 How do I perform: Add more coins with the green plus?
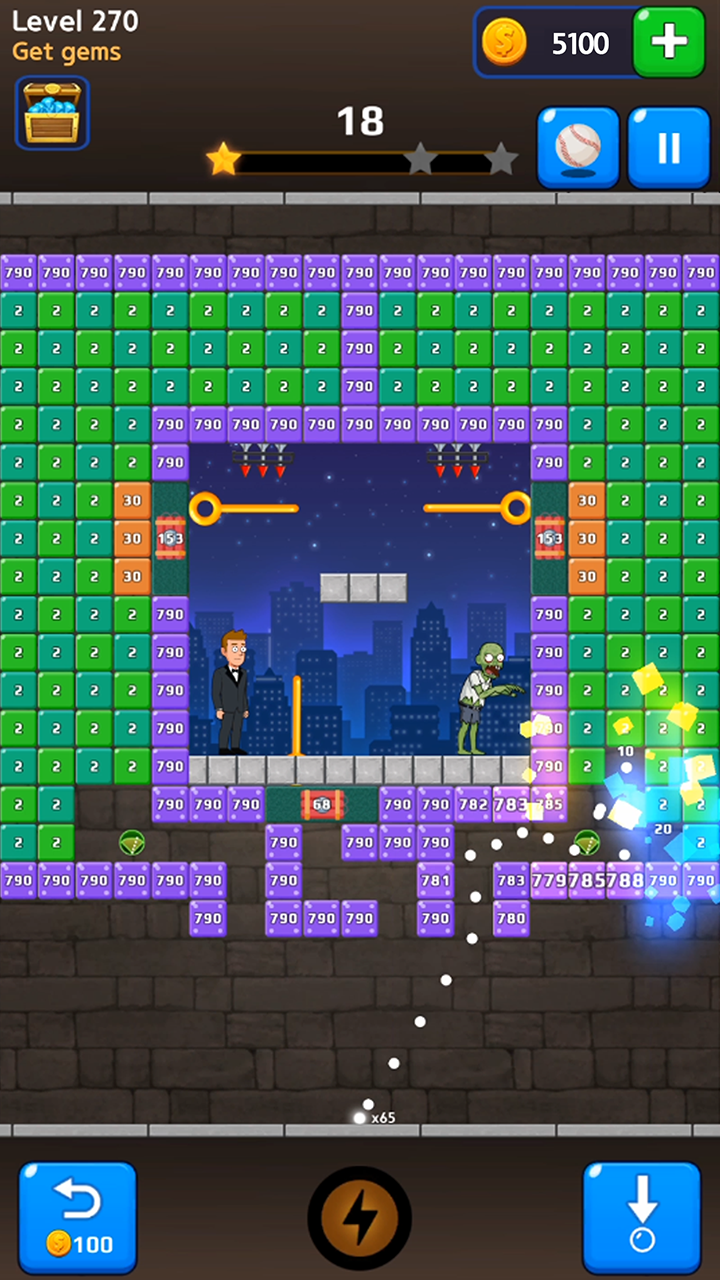tap(668, 42)
